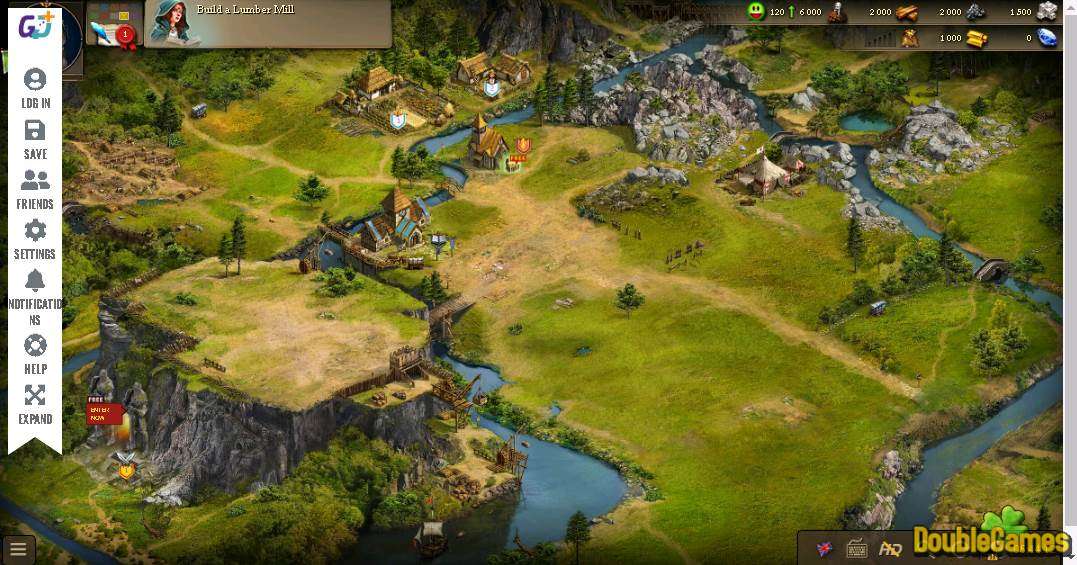
Task: Toggle the HQ graphics quality icon
Action: [x=890, y=548]
